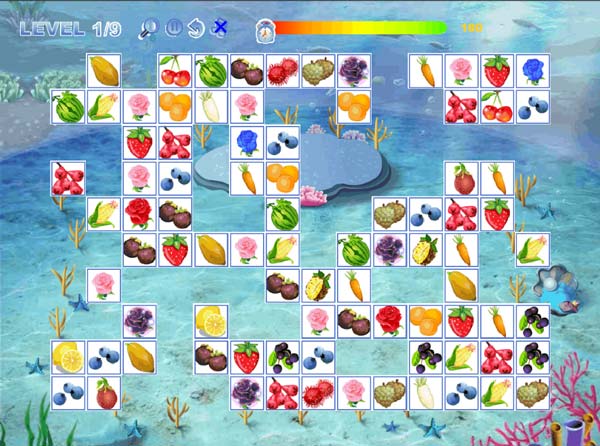Viewport: 600px width, 446px height.
Task: Use the magnifying glass hint button
Action: [x=147, y=28]
